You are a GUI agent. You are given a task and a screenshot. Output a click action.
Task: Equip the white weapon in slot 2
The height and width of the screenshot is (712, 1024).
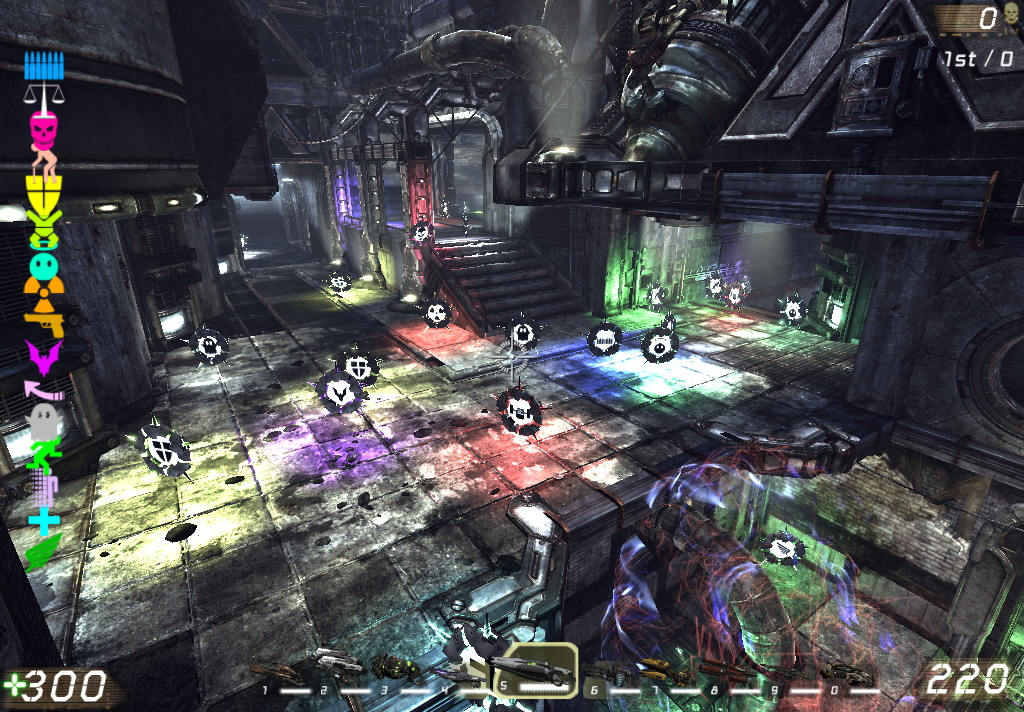(336, 661)
